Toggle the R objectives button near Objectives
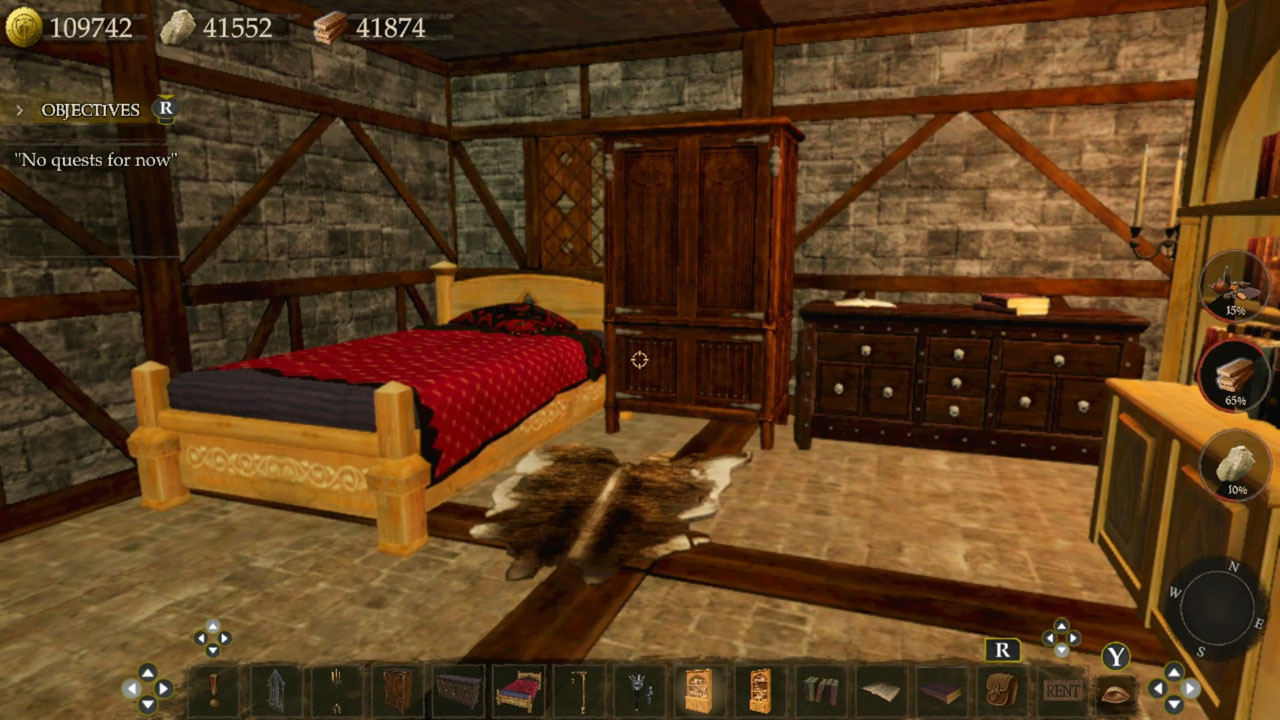The width and height of the screenshot is (1280, 720). [x=167, y=110]
